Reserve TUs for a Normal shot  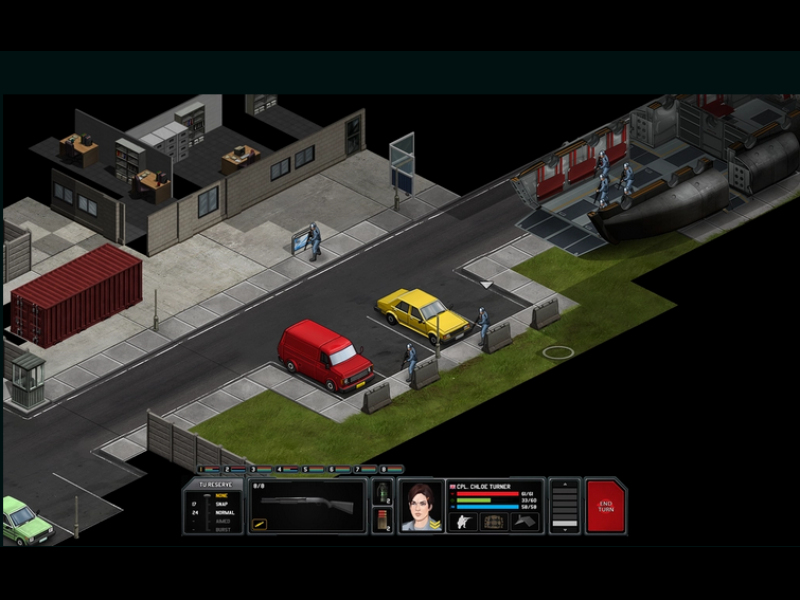[222, 512]
